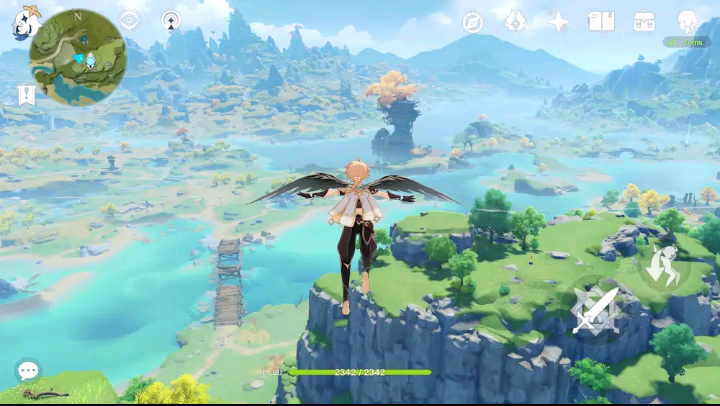The width and height of the screenshot is (720, 406).
Task: Open the four-pointed star wish icon
Action: pos(559,22)
